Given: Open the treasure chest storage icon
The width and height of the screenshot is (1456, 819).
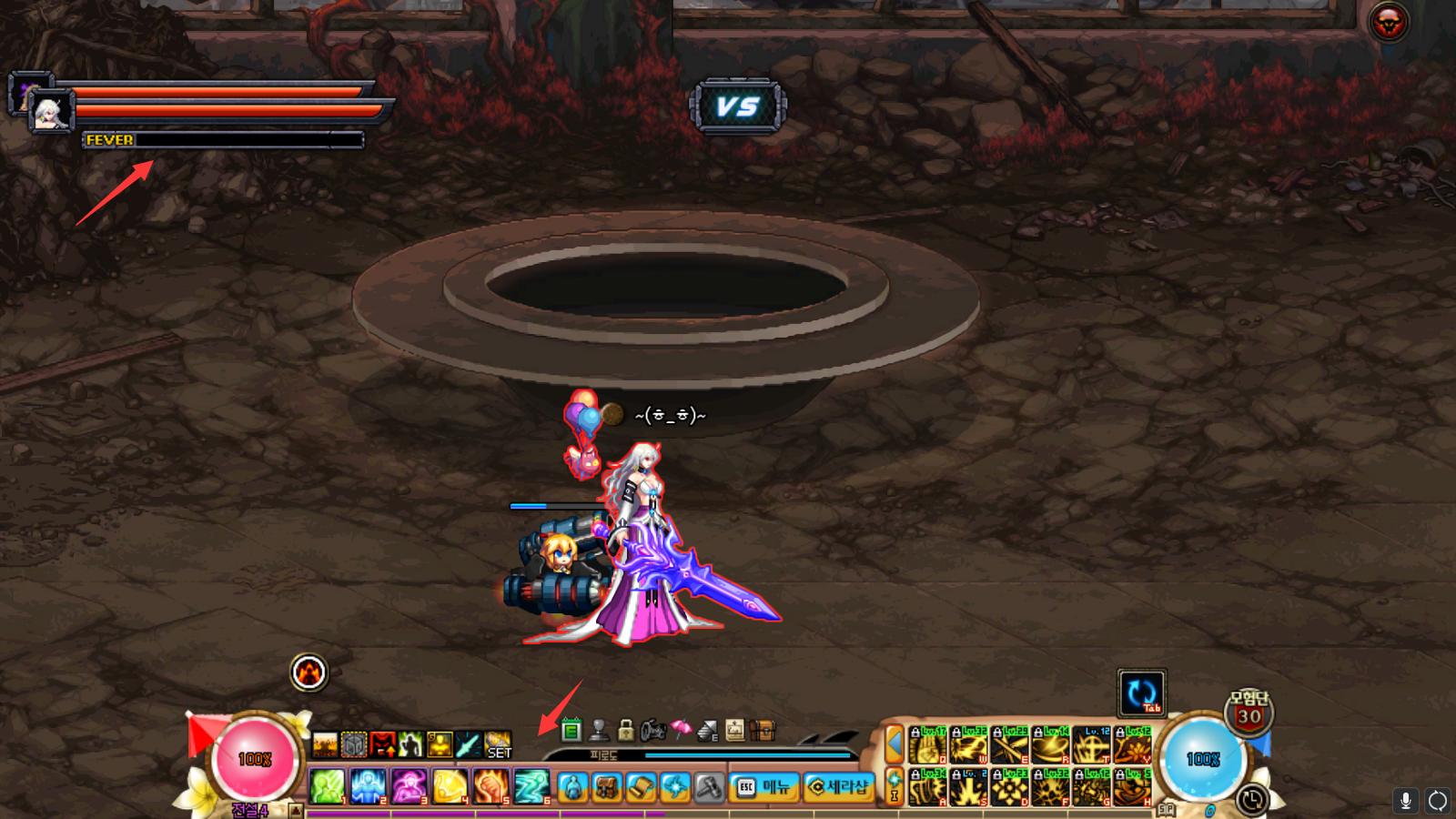Looking at the screenshot, I should pyautogui.click(x=762, y=731).
